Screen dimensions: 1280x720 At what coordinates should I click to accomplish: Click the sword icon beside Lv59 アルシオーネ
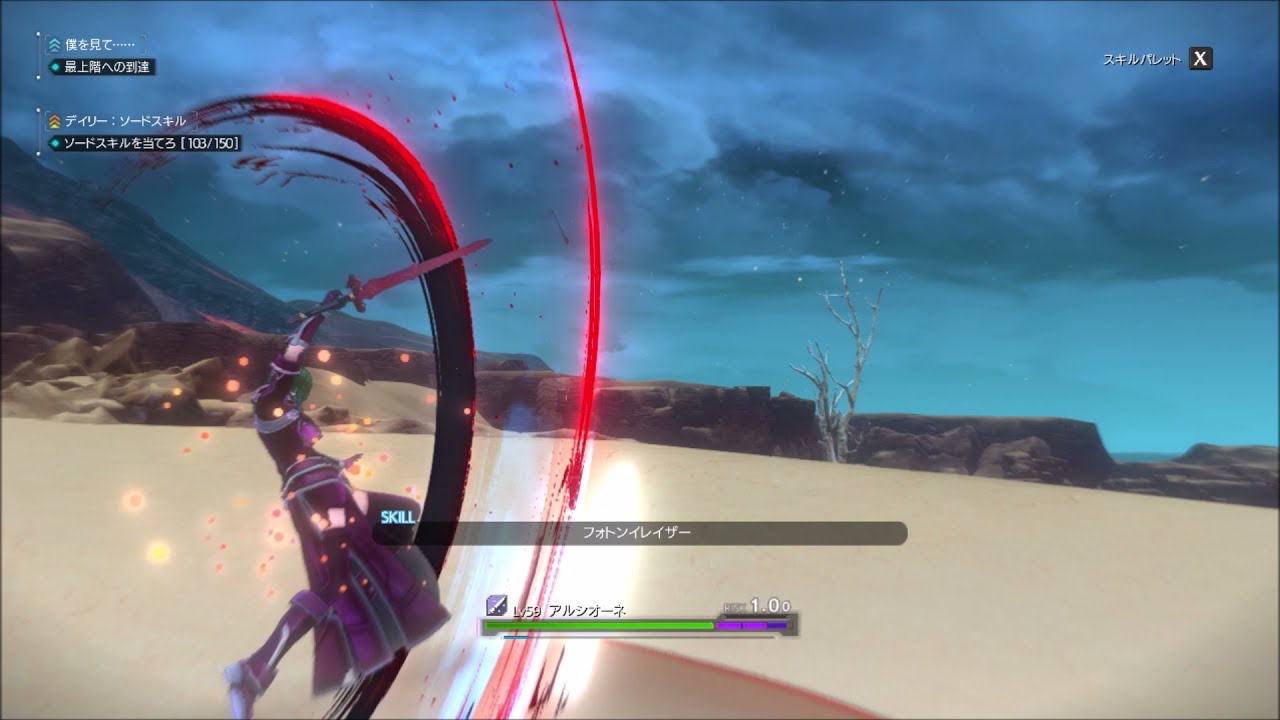pyautogui.click(x=496, y=605)
